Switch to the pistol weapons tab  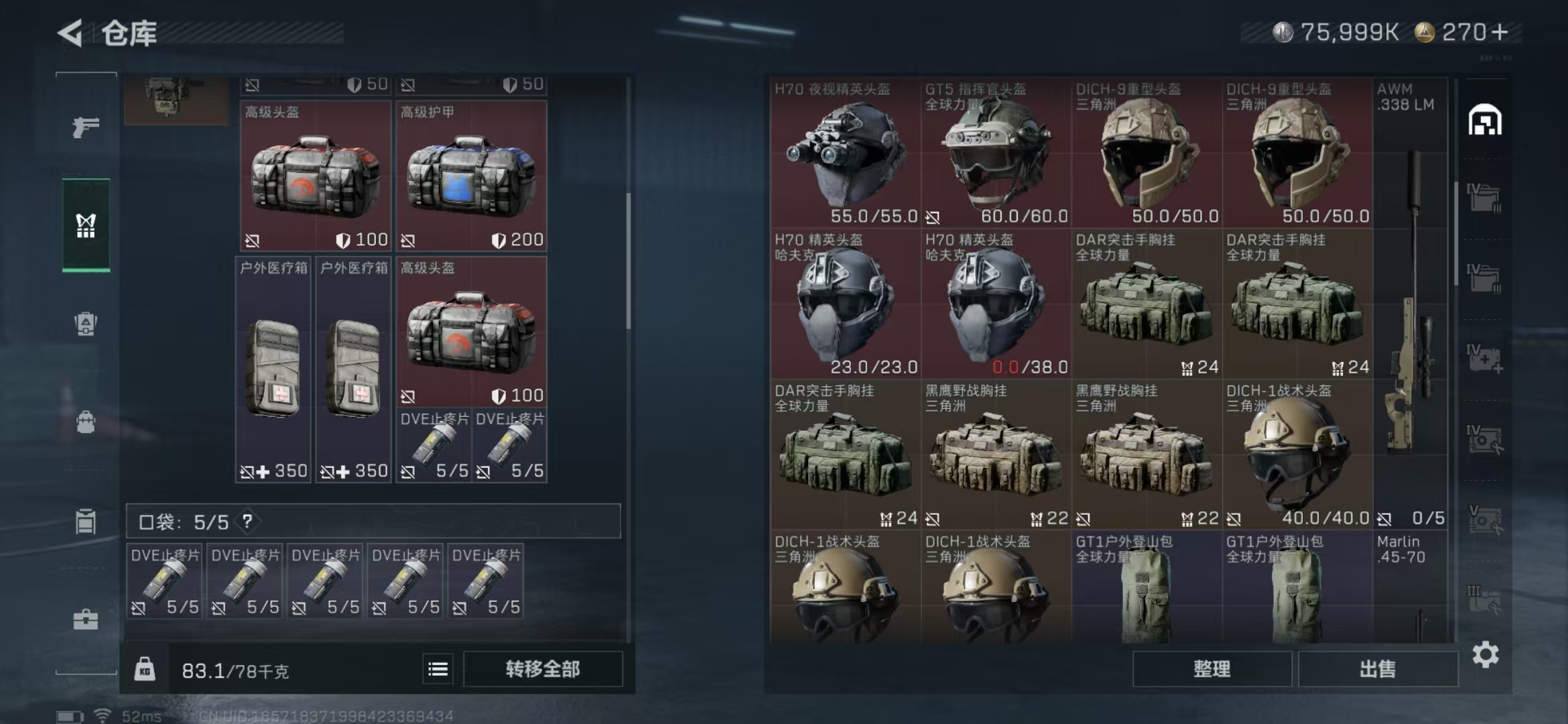[86, 127]
